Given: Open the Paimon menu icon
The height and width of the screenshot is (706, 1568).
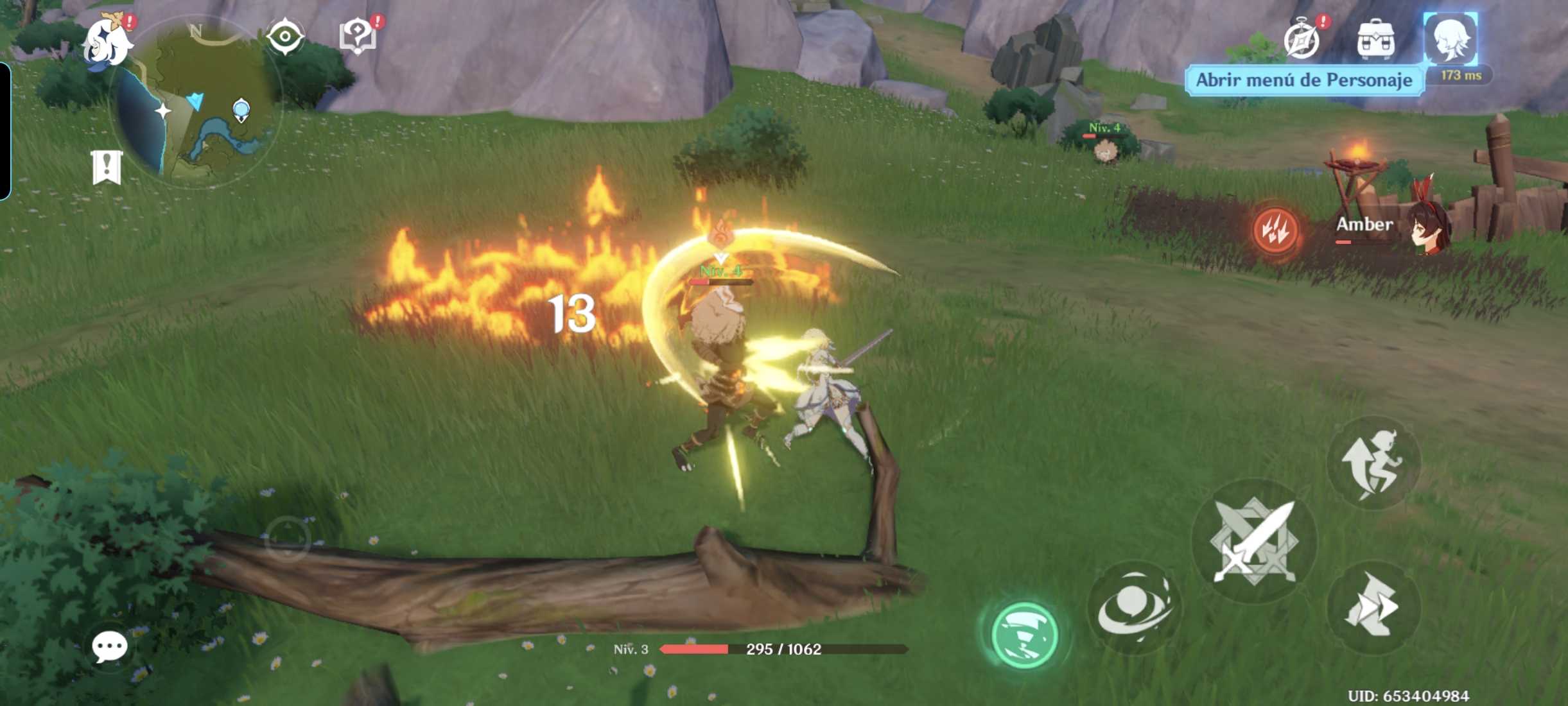Looking at the screenshot, I should click(109, 44).
